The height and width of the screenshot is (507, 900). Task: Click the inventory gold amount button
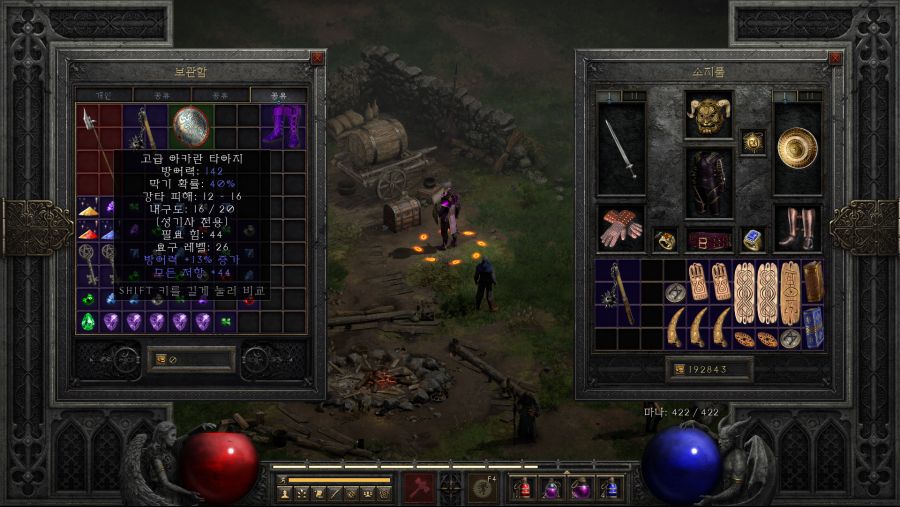(x=709, y=369)
